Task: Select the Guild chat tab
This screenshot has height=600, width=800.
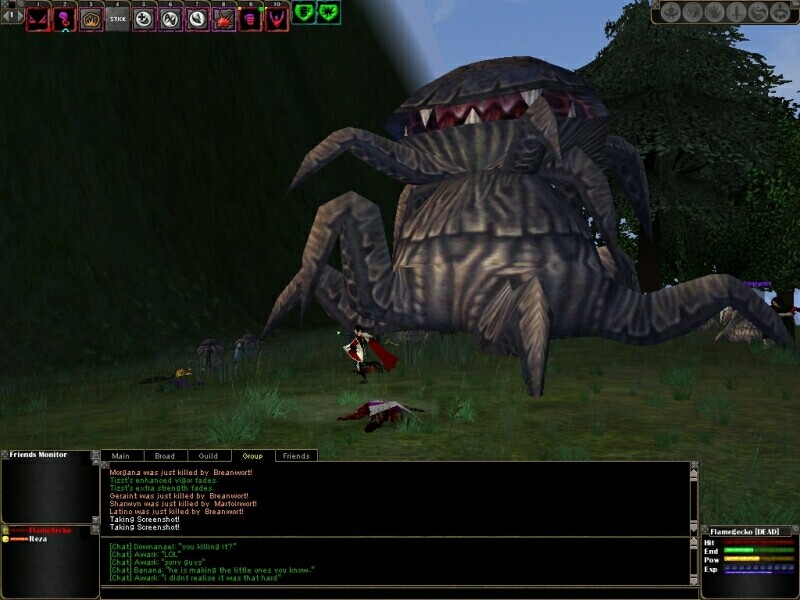Action: [208, 456]
